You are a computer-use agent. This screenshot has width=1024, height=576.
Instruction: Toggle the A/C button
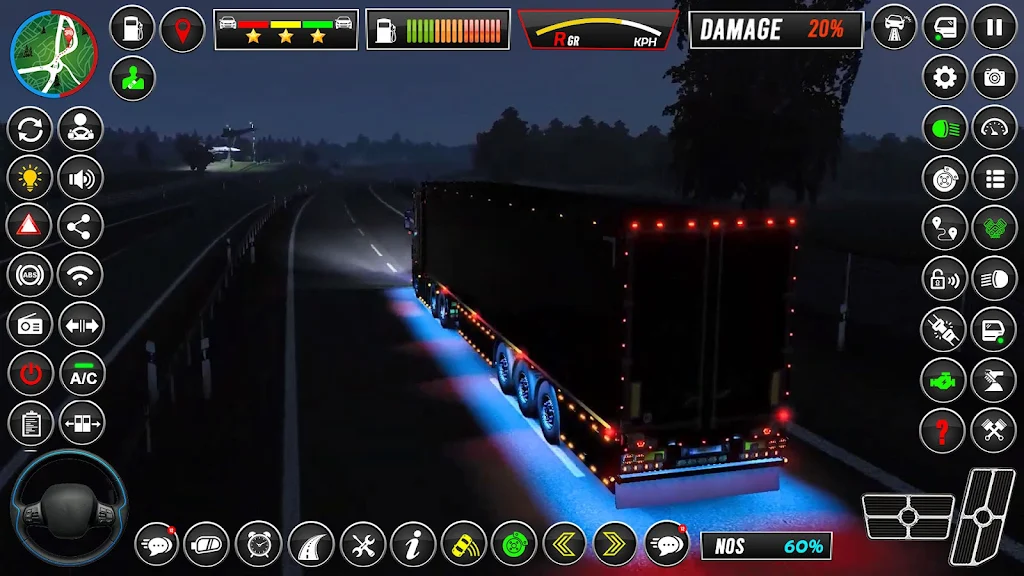click(x=82, y=374)
